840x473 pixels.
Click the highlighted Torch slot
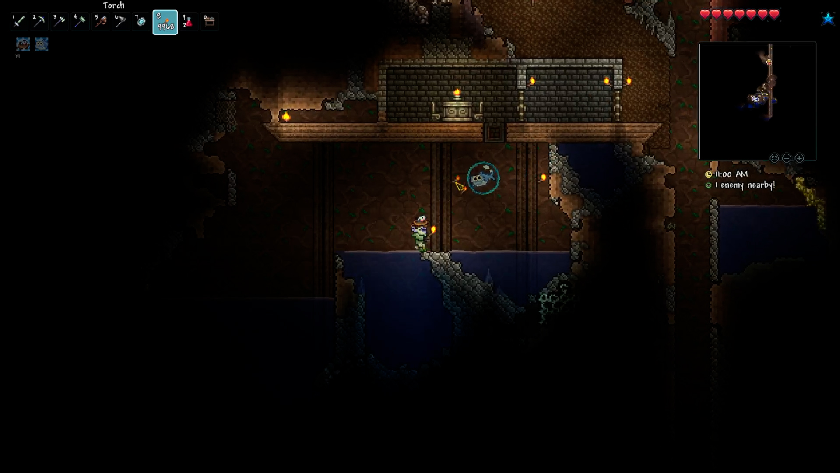click(x=165, y=22)
